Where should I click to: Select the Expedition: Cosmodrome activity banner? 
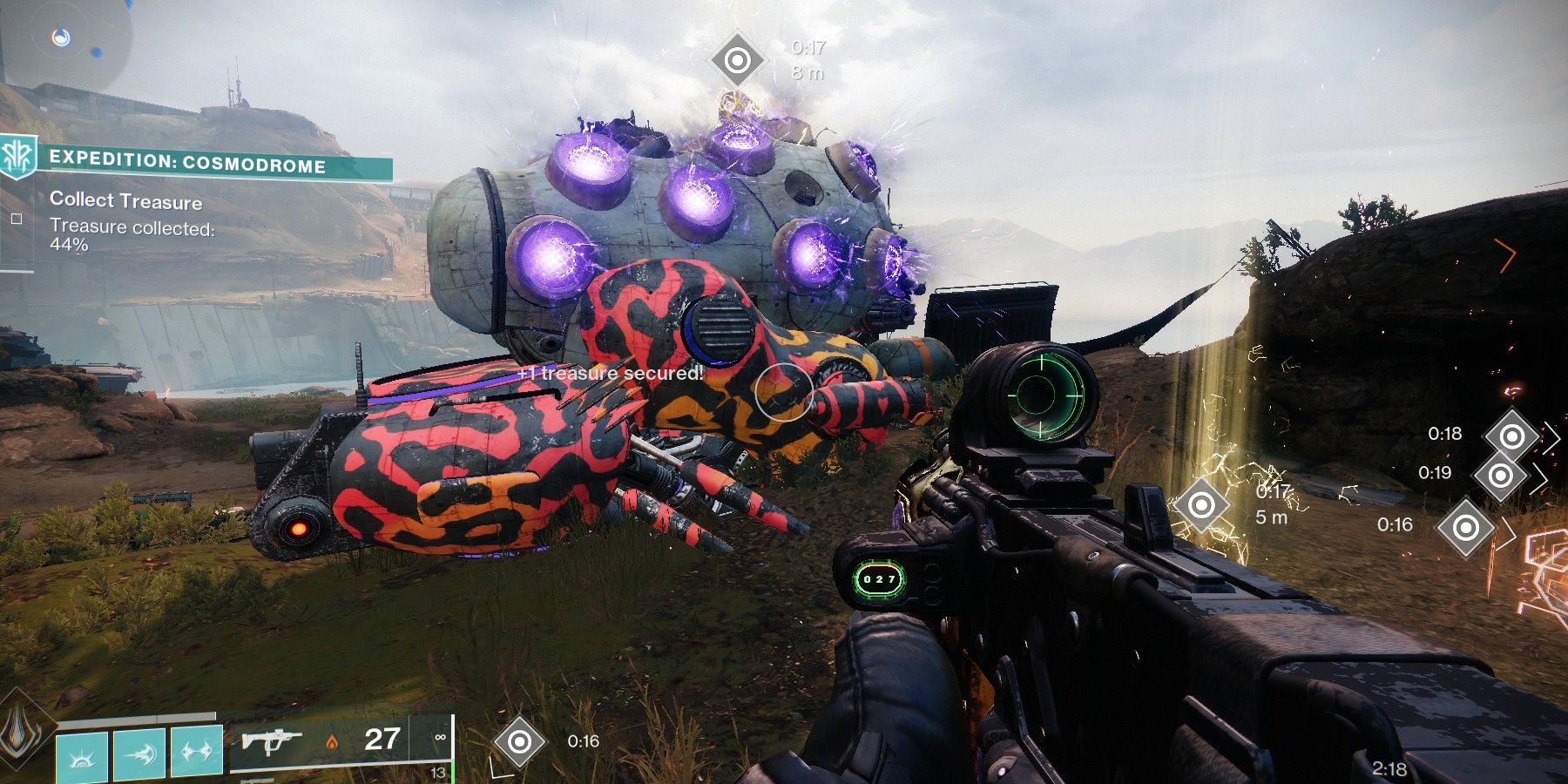(x=186, y=164)
